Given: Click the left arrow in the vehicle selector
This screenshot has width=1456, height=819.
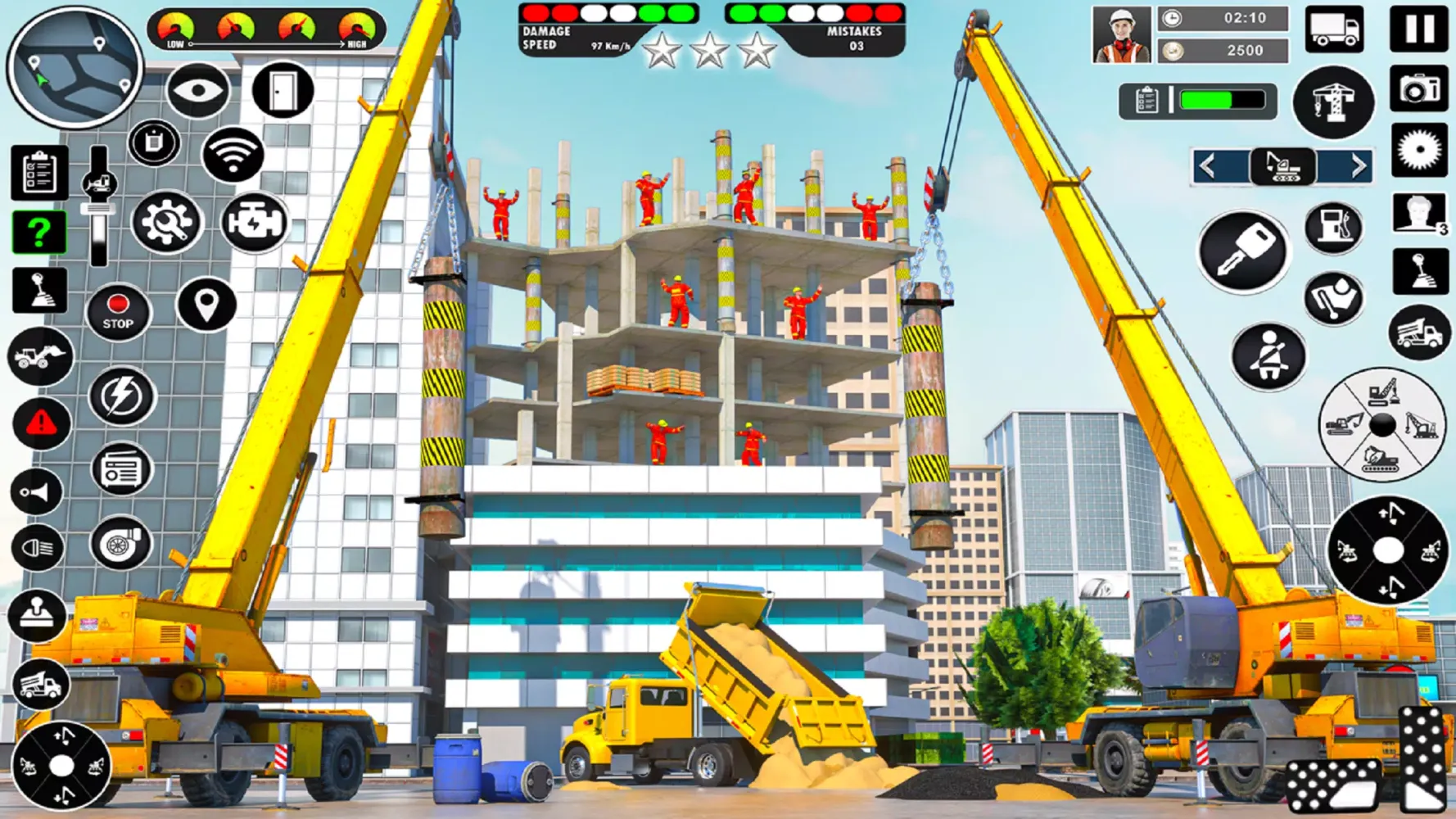Looking at the screenshot, I should (1206, 165).
